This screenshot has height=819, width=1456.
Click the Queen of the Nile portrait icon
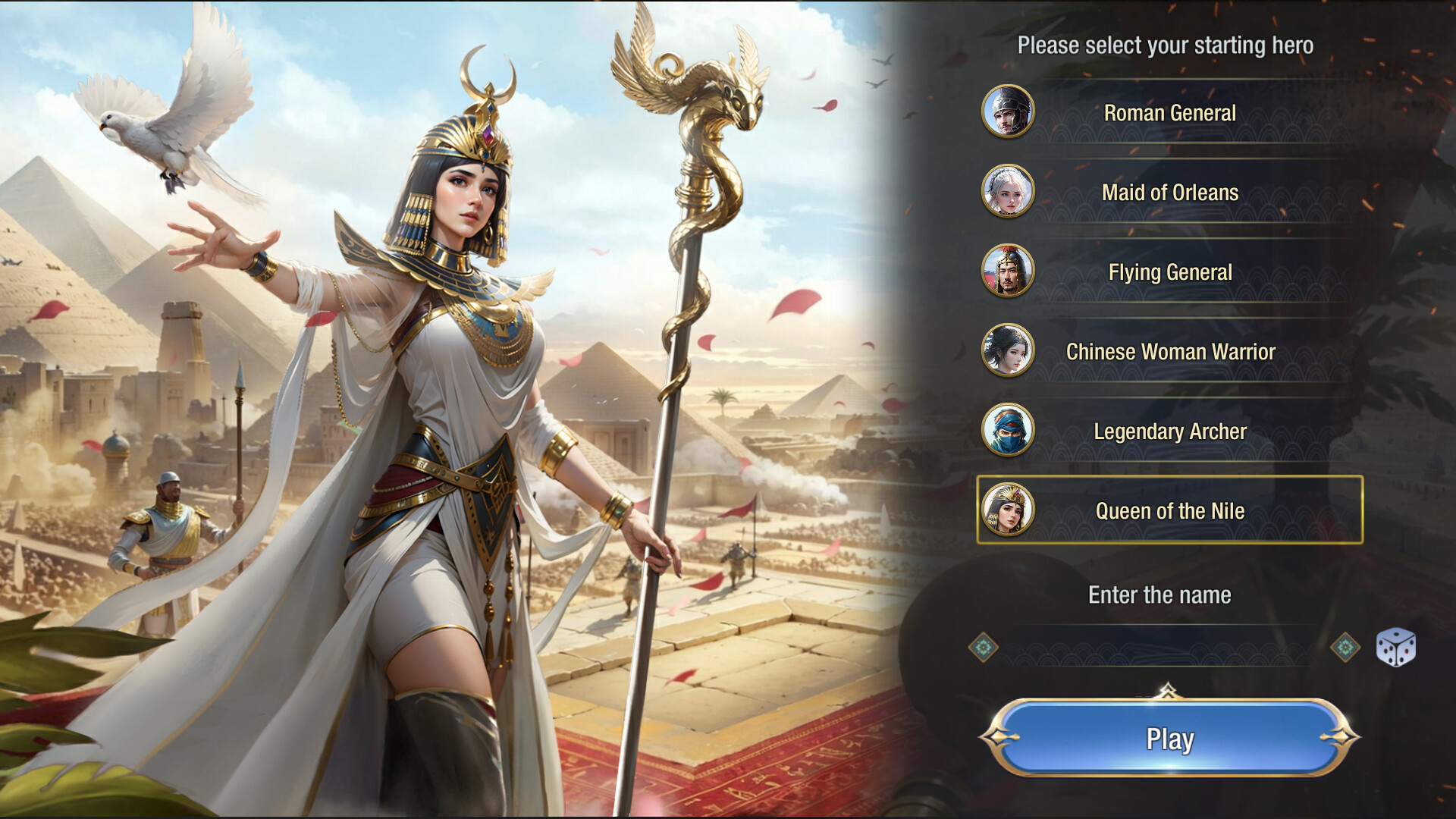[x=1009, y=510]
